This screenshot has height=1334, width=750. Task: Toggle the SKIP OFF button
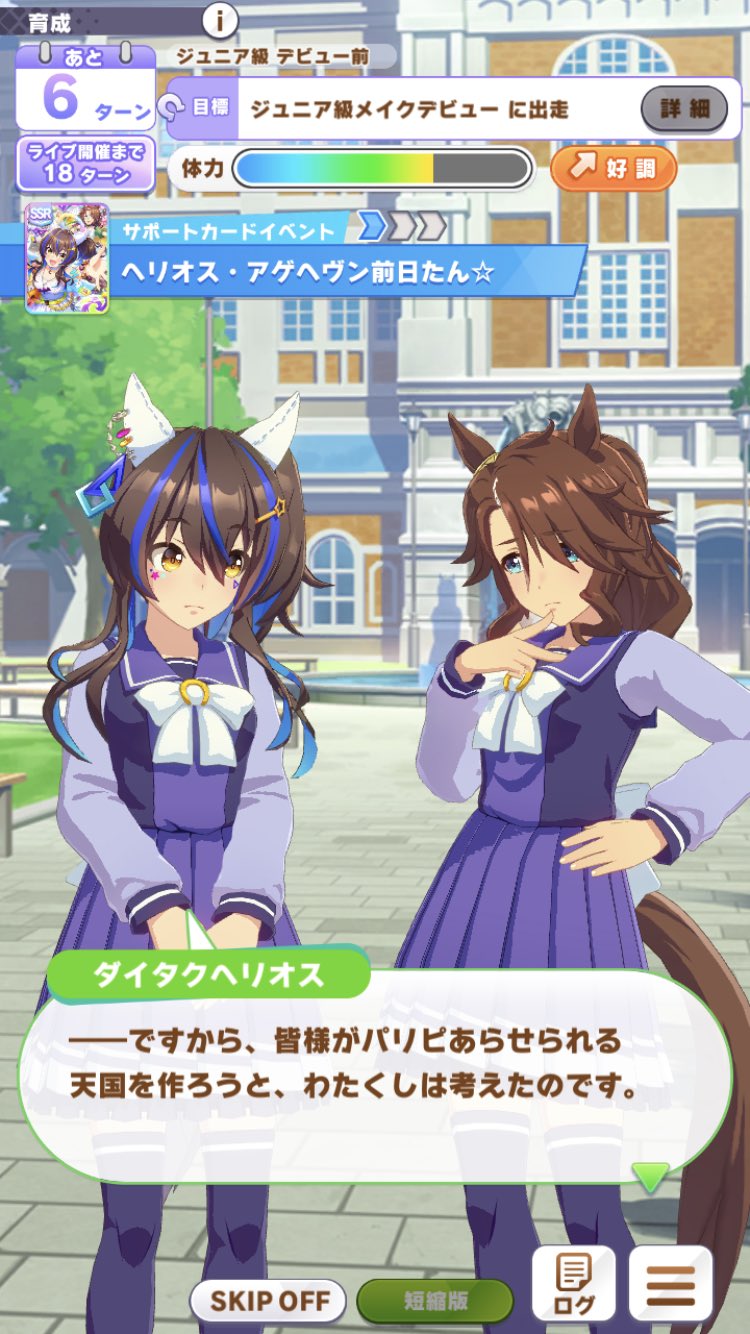[x=267, y=1301]
